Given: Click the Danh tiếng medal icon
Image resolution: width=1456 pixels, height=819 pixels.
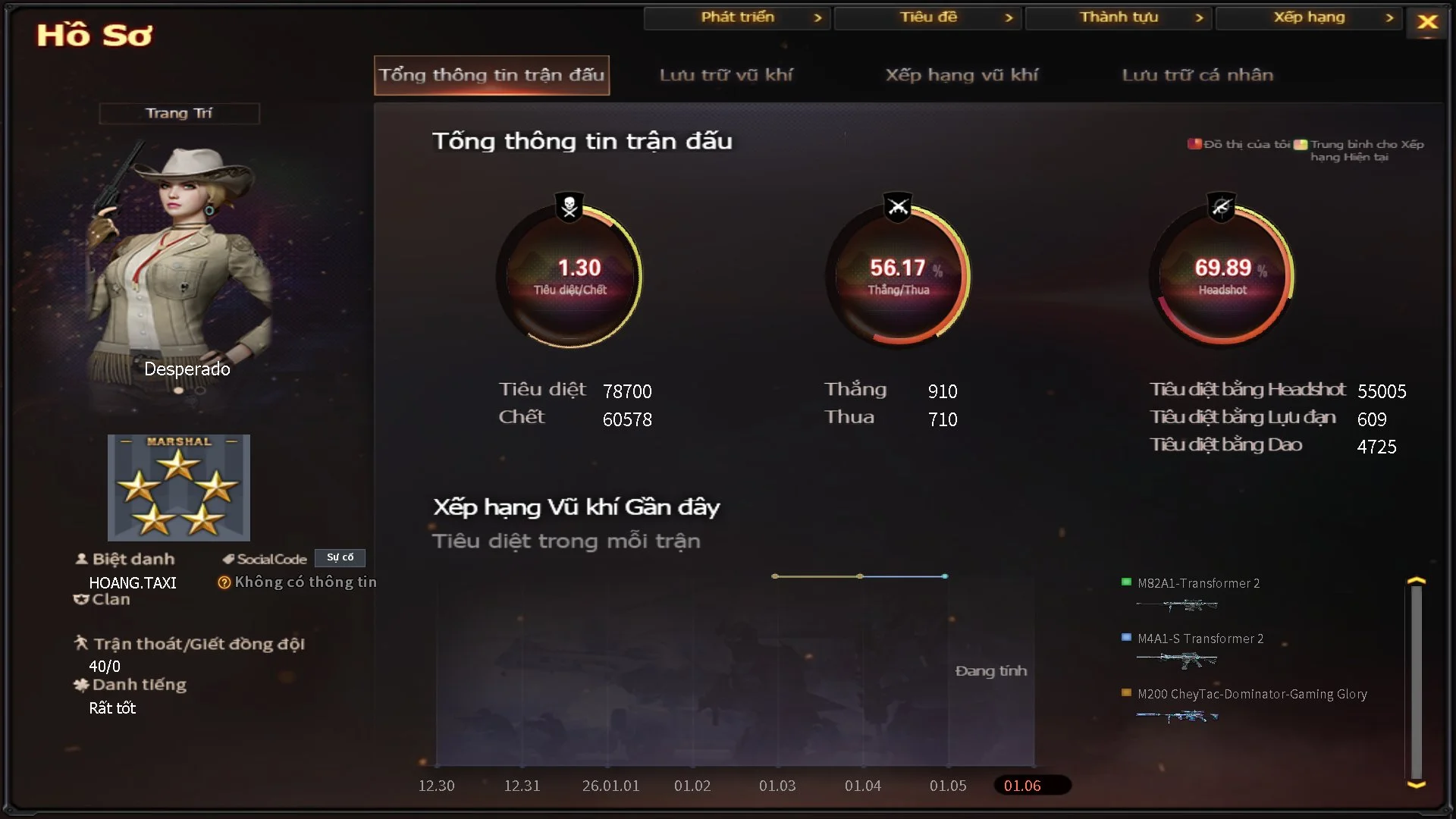Looking at the screenshot, I should [81, 685].
